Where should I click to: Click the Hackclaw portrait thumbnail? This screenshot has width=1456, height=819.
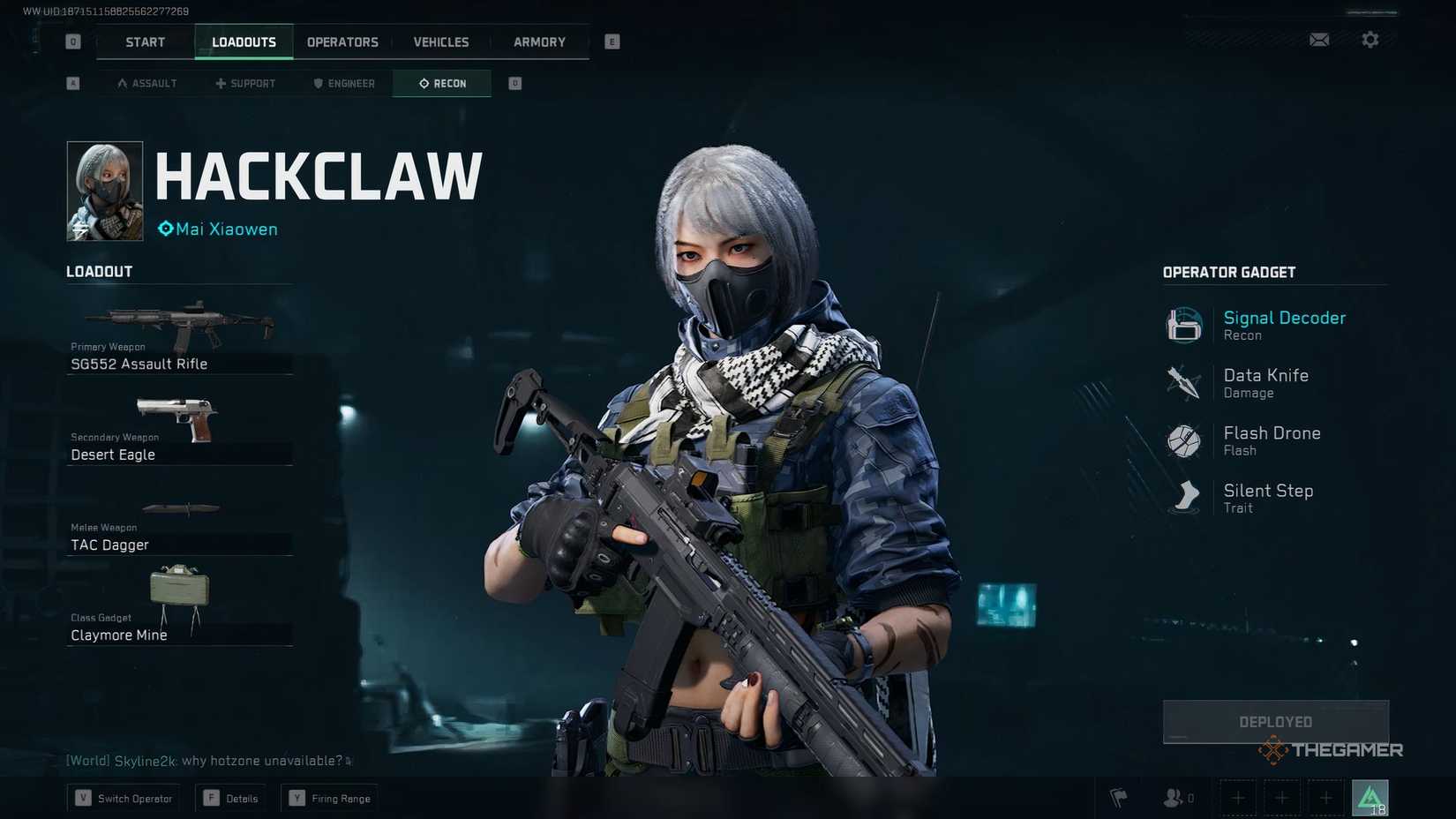click(x=104, y=191)
